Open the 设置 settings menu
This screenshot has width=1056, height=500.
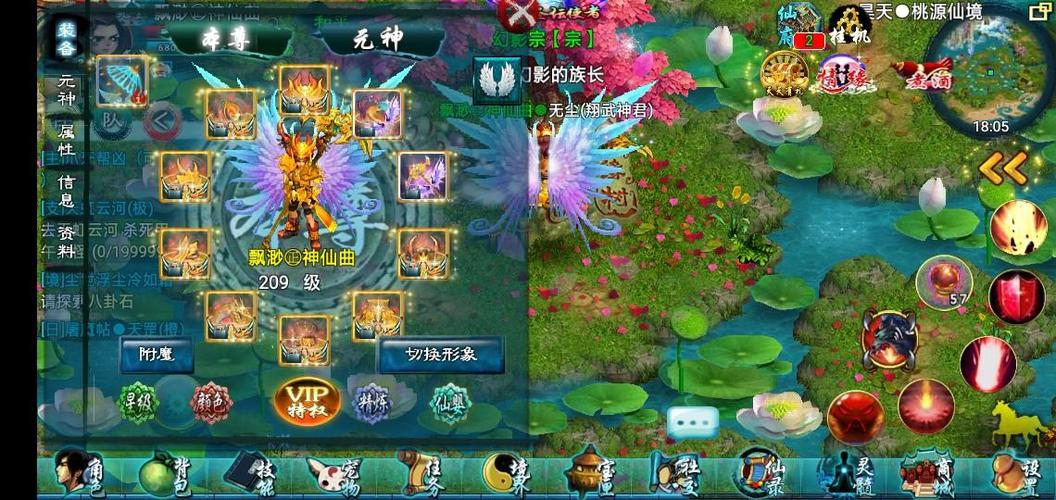click(x=1015, y=474)
